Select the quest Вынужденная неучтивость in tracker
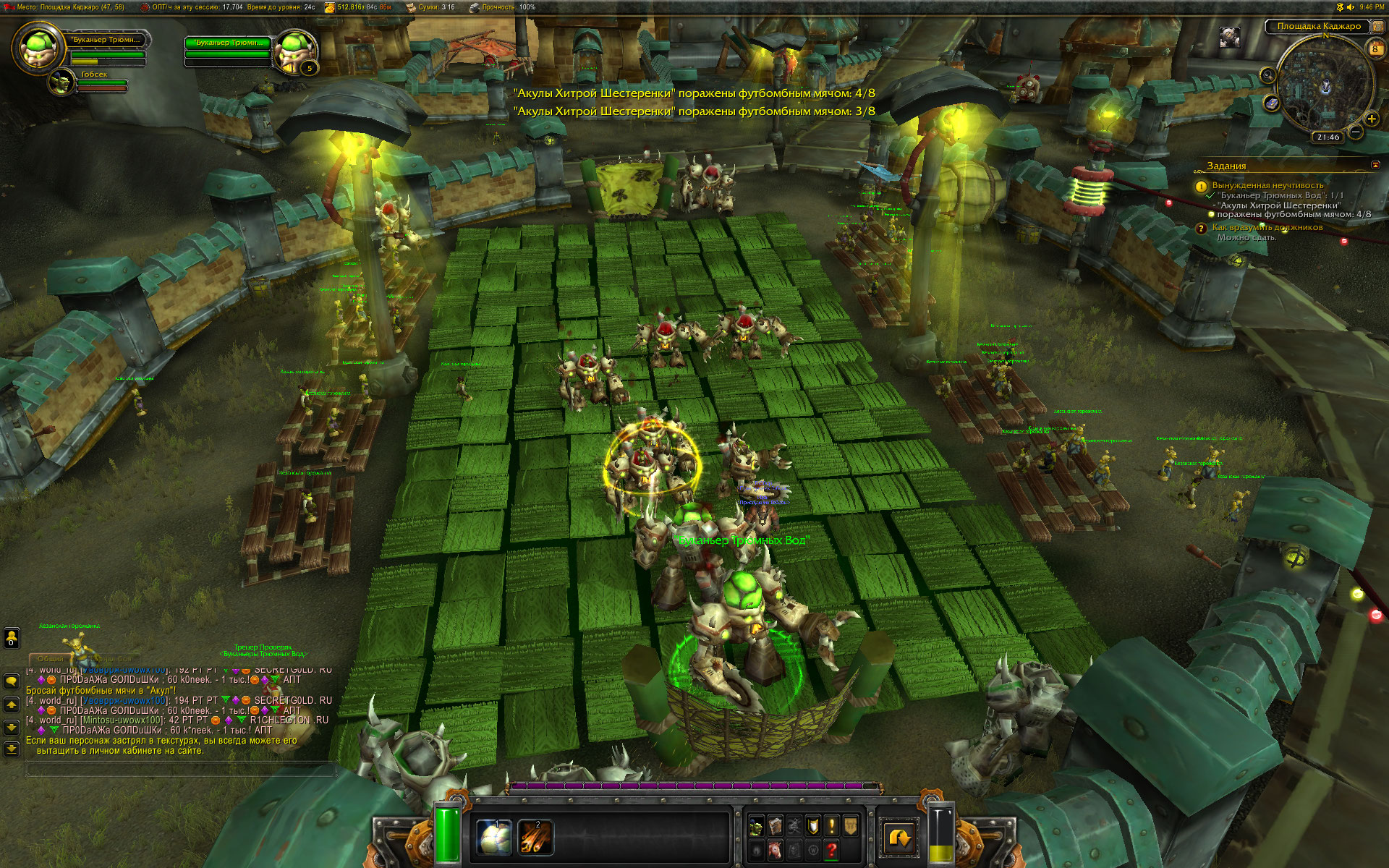The width and height of the screenshot is (1389, 868). coord(1267,185)
